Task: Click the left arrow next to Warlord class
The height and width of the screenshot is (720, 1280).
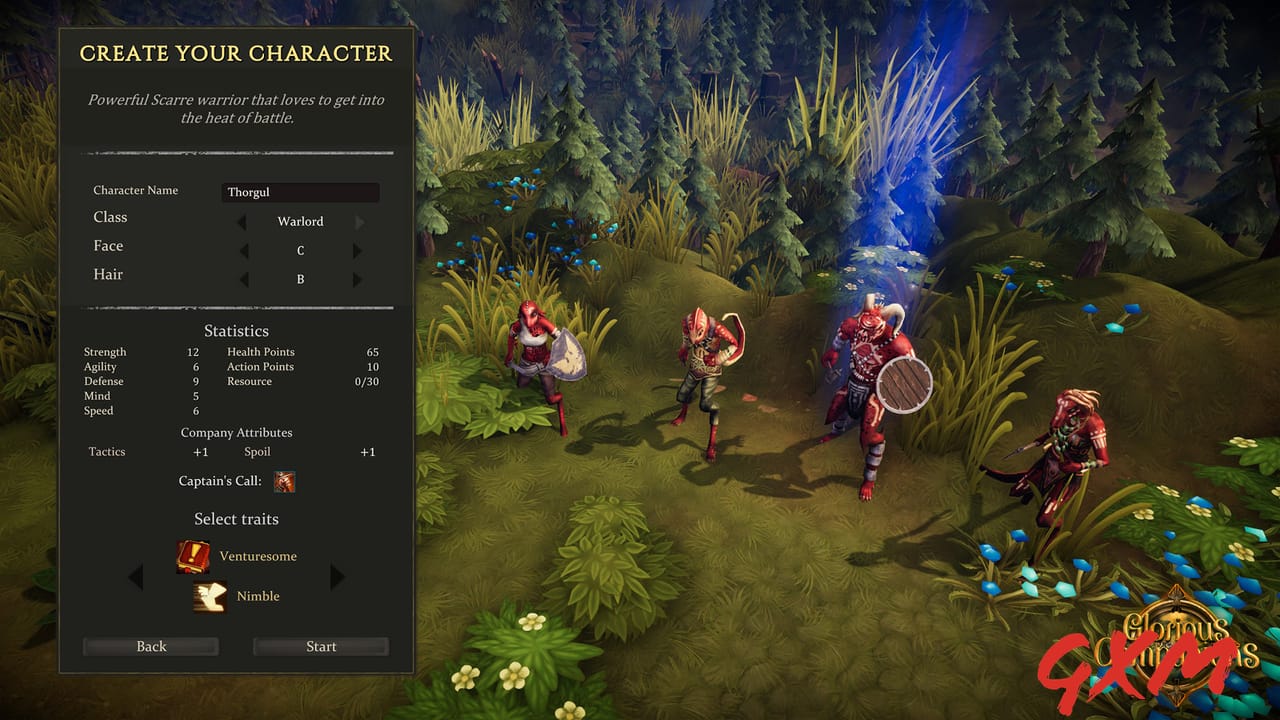Action: pyautogui.click(x=242, y=221)
